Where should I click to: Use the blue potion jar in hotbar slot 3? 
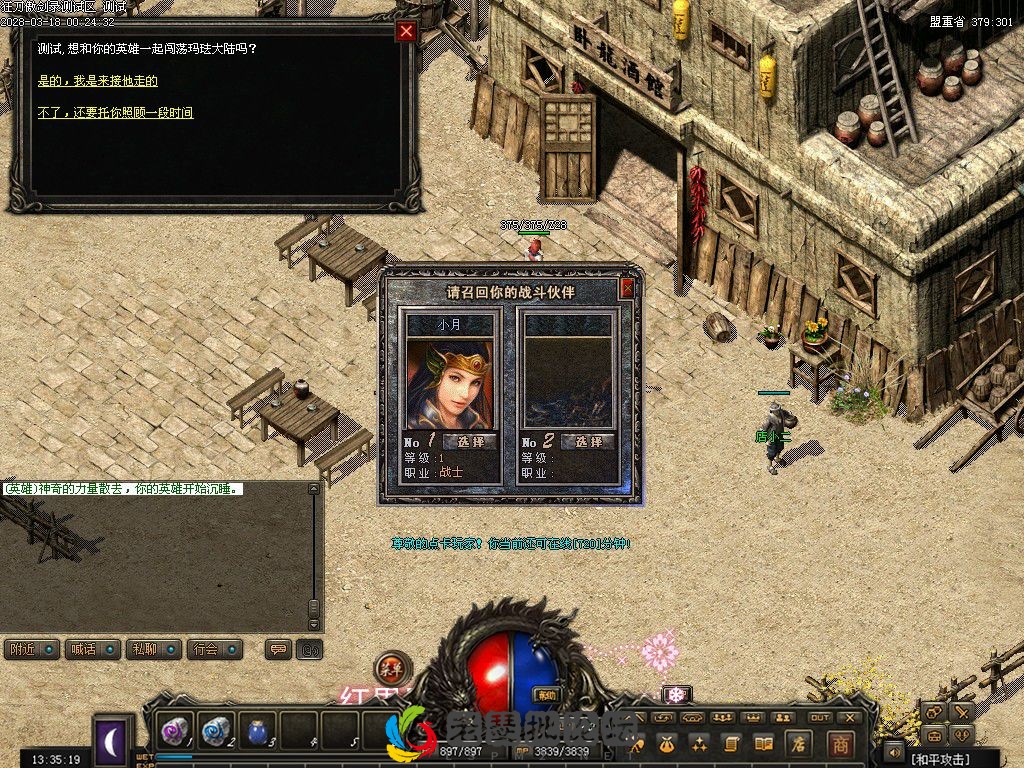coord(257,732)
